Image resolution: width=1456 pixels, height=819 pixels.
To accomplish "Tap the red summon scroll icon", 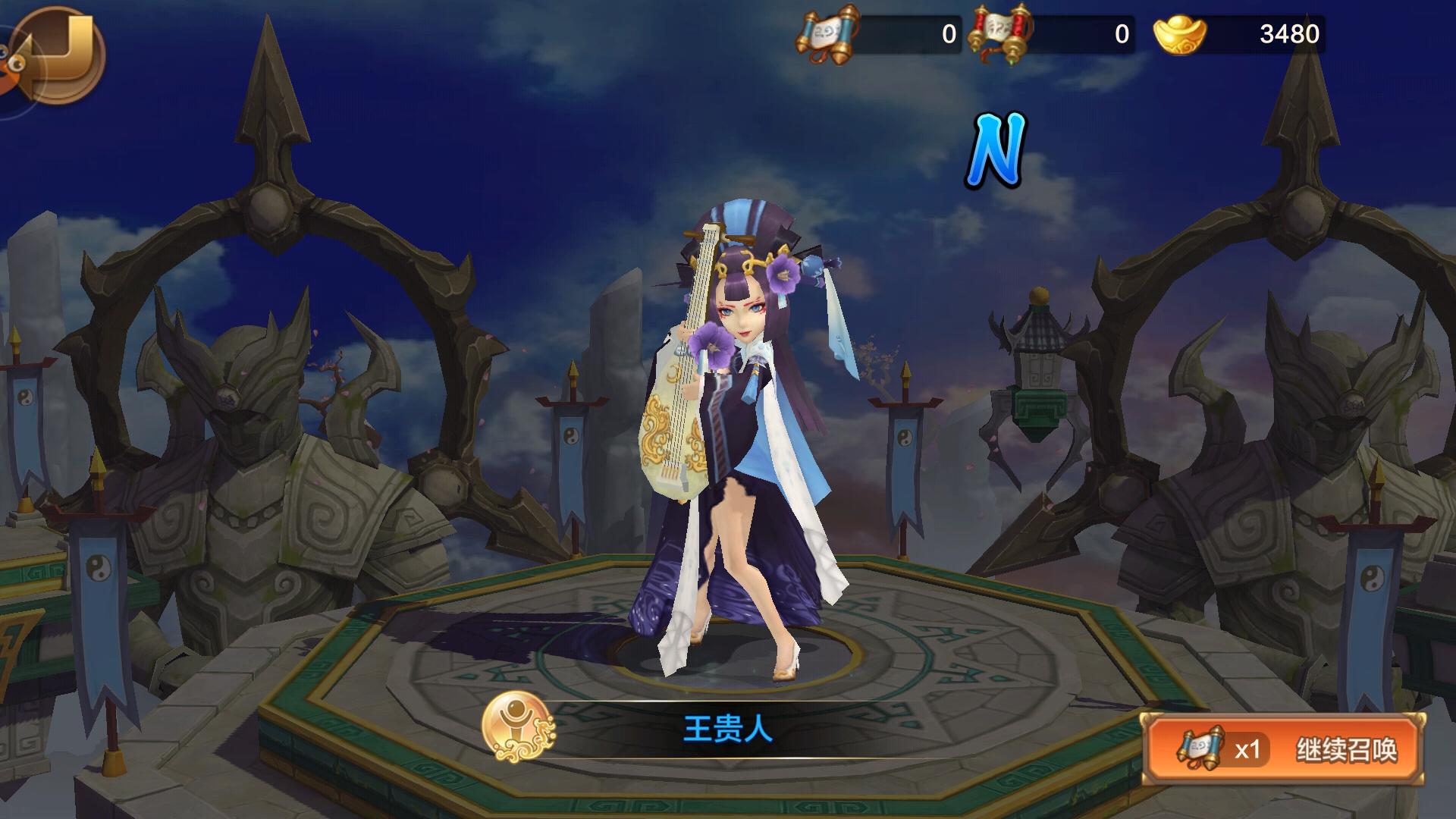I will click(x=1003, y=35).
